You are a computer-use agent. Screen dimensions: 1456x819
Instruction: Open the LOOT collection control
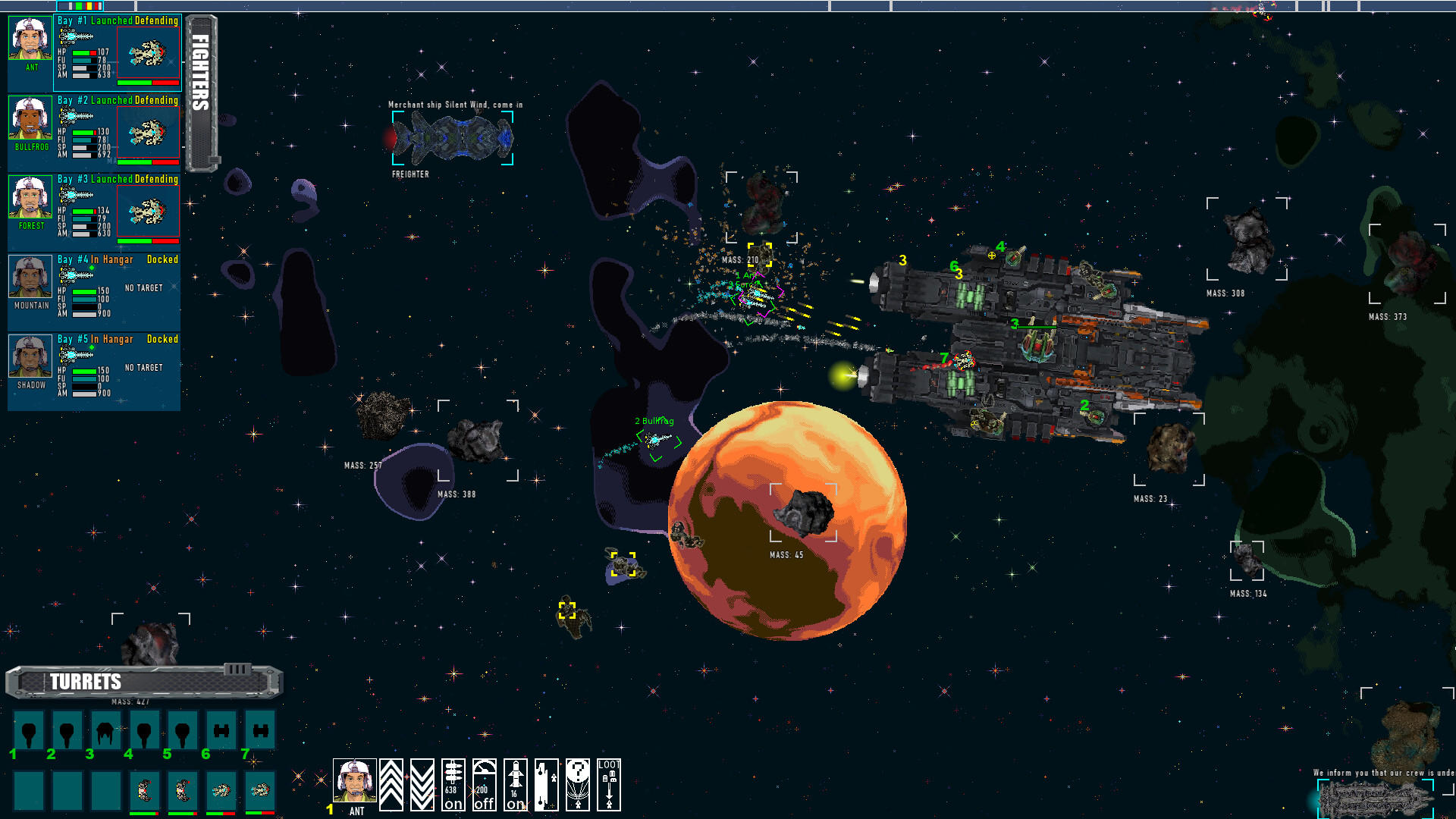(609, 784)
